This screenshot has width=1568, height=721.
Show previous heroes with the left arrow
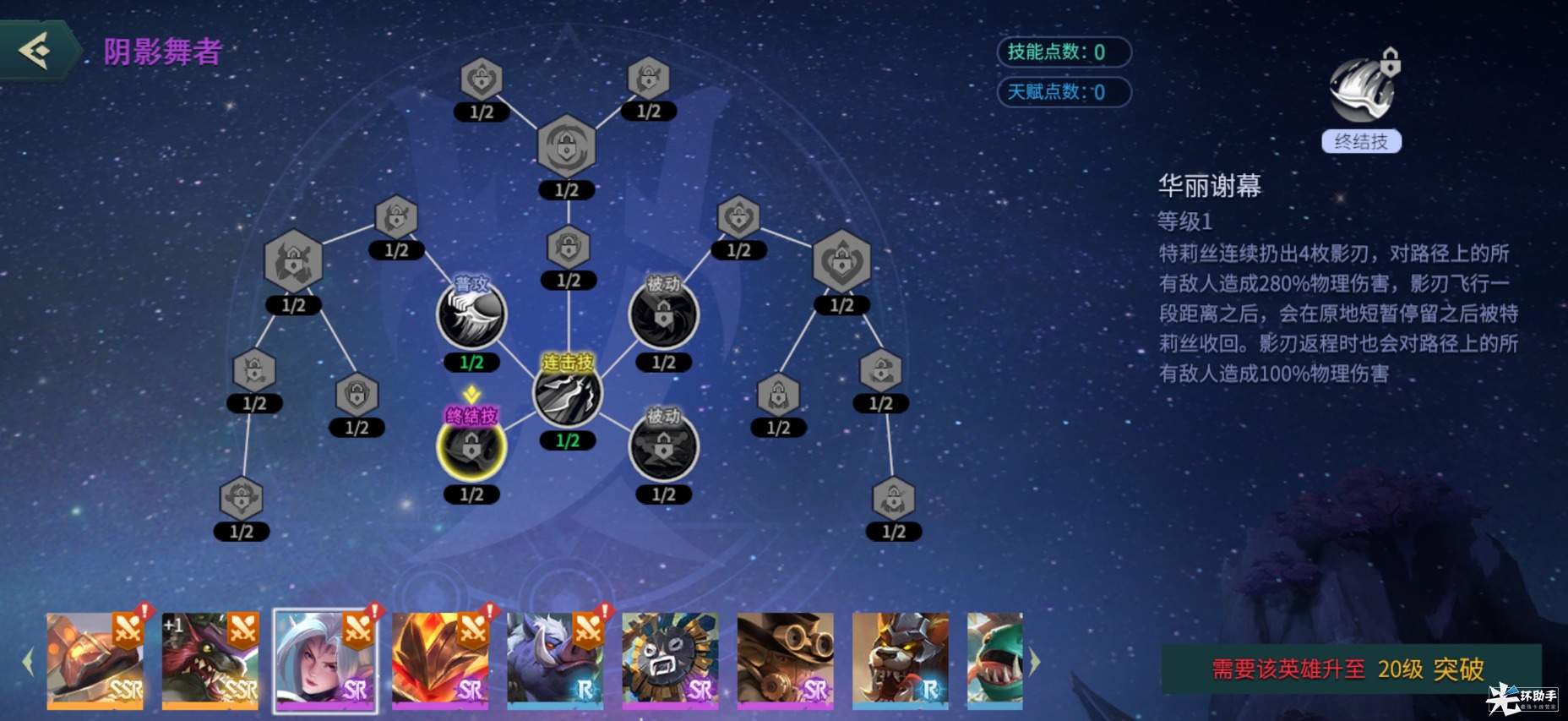coord(28,662)
